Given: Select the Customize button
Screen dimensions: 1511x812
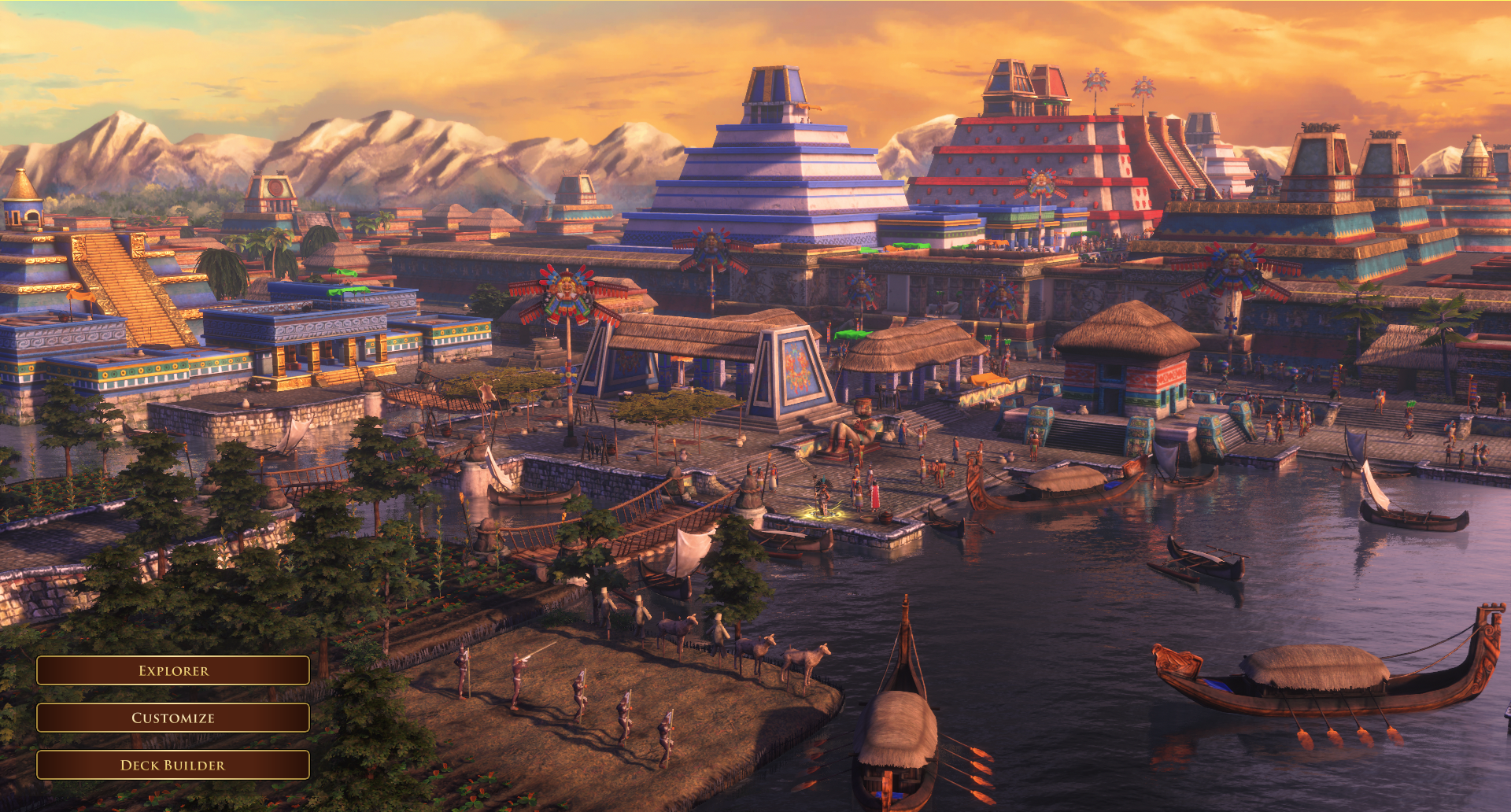Looking at the screenshot, I should click(173, 718).
